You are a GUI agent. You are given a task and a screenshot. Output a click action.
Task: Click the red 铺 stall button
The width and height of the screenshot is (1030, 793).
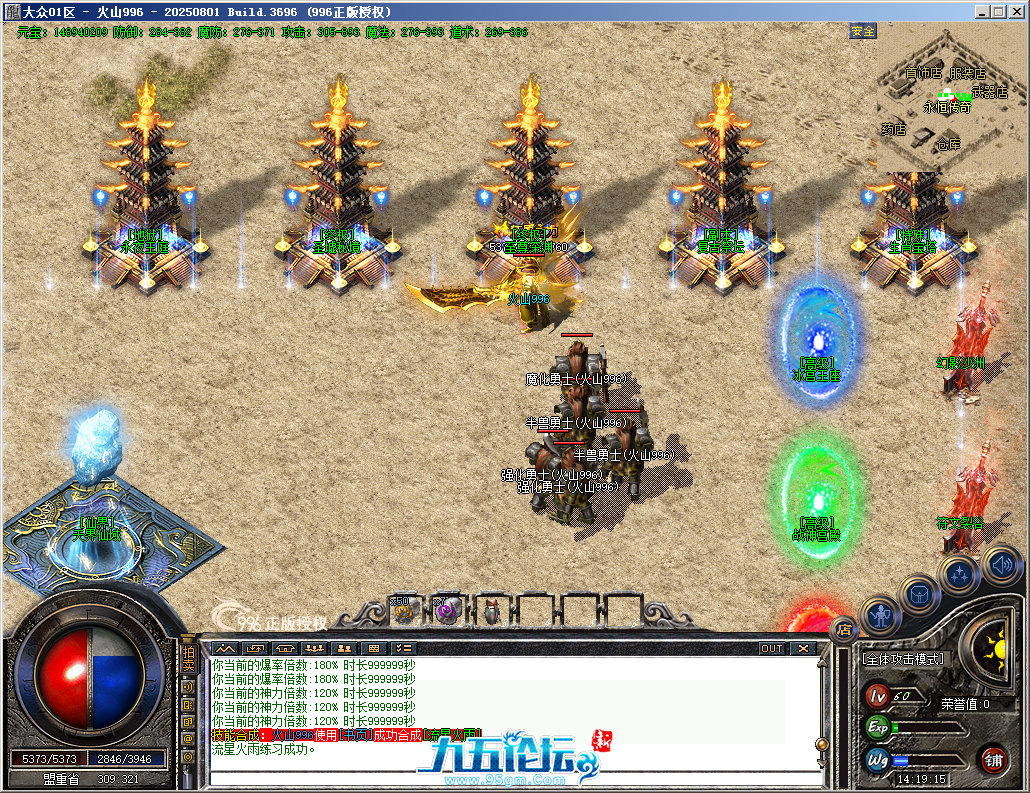[x=993, y=759]
